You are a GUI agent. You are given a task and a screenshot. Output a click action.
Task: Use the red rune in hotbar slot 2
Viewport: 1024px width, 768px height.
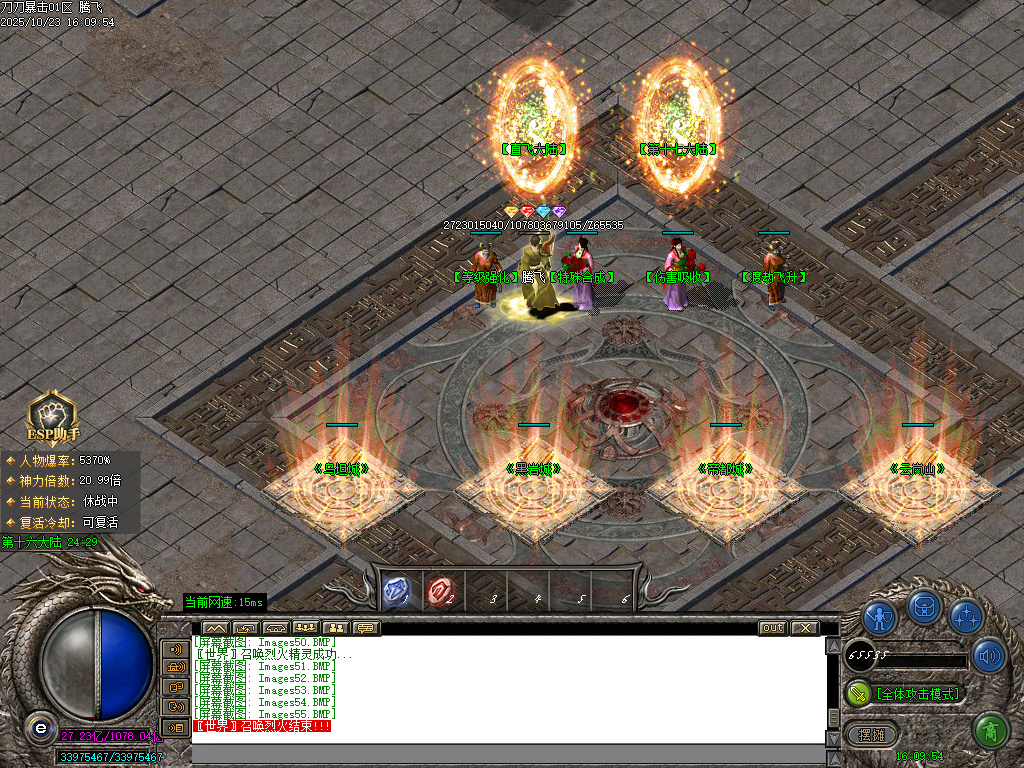click(440, 592)
